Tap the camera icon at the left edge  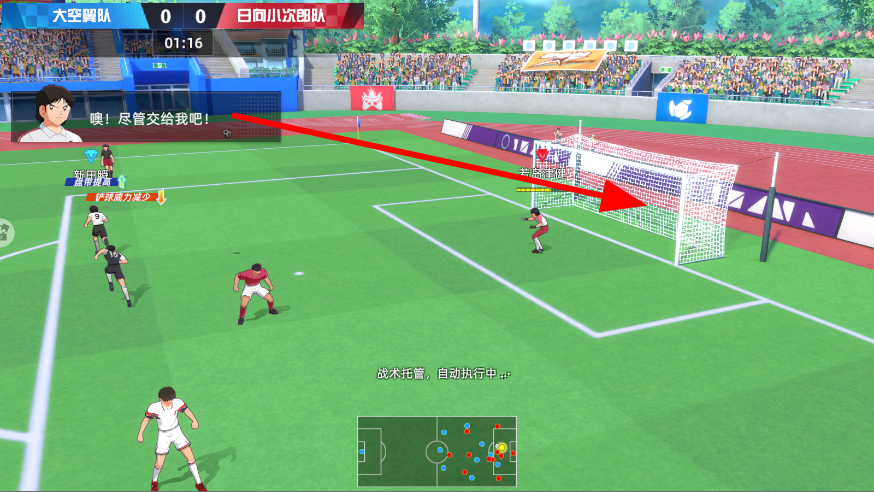(x=4, y=232)
